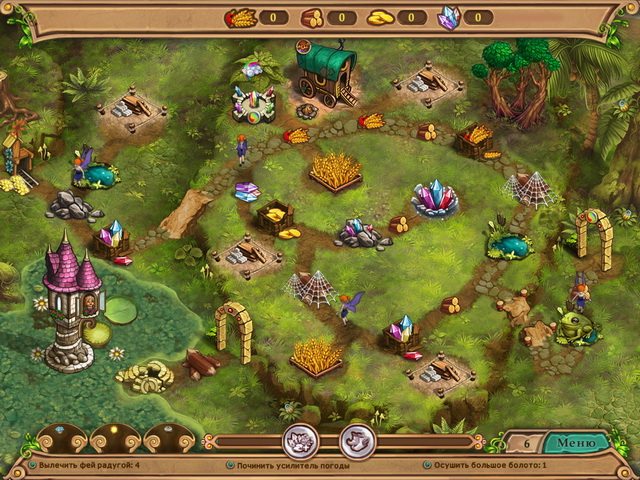
Task: Select the rainbow fairies healing objective
Action: pos(88,466)
